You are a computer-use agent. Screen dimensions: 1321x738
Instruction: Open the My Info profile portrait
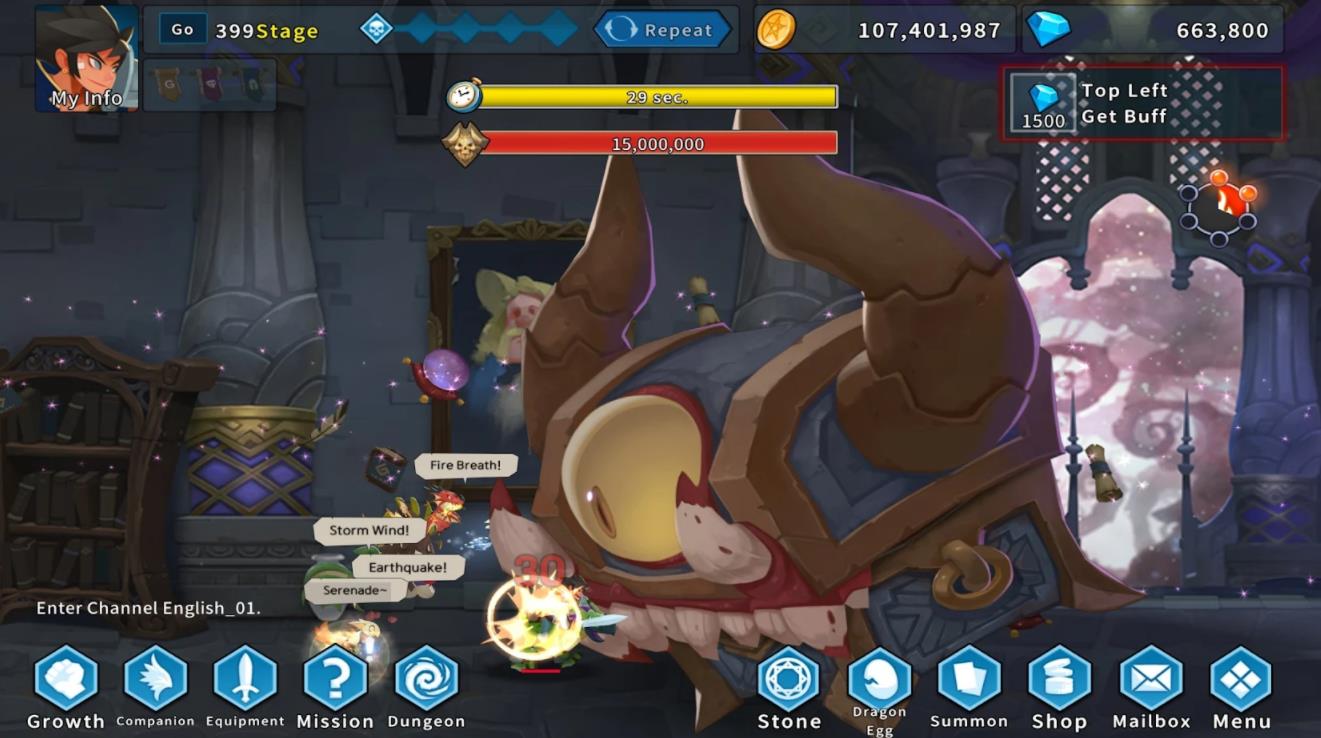(x=87, y=58)
